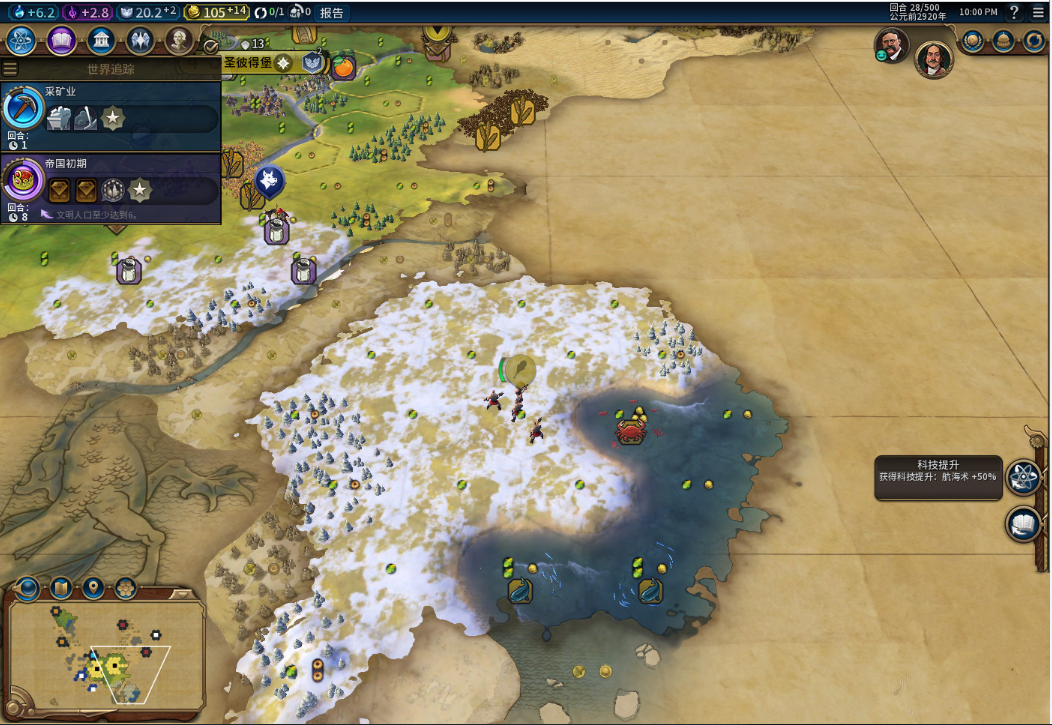Screen dimensions: 1052x725
Task: Open diplomacy with the mustached leader portrait
Action: point(891,44)
